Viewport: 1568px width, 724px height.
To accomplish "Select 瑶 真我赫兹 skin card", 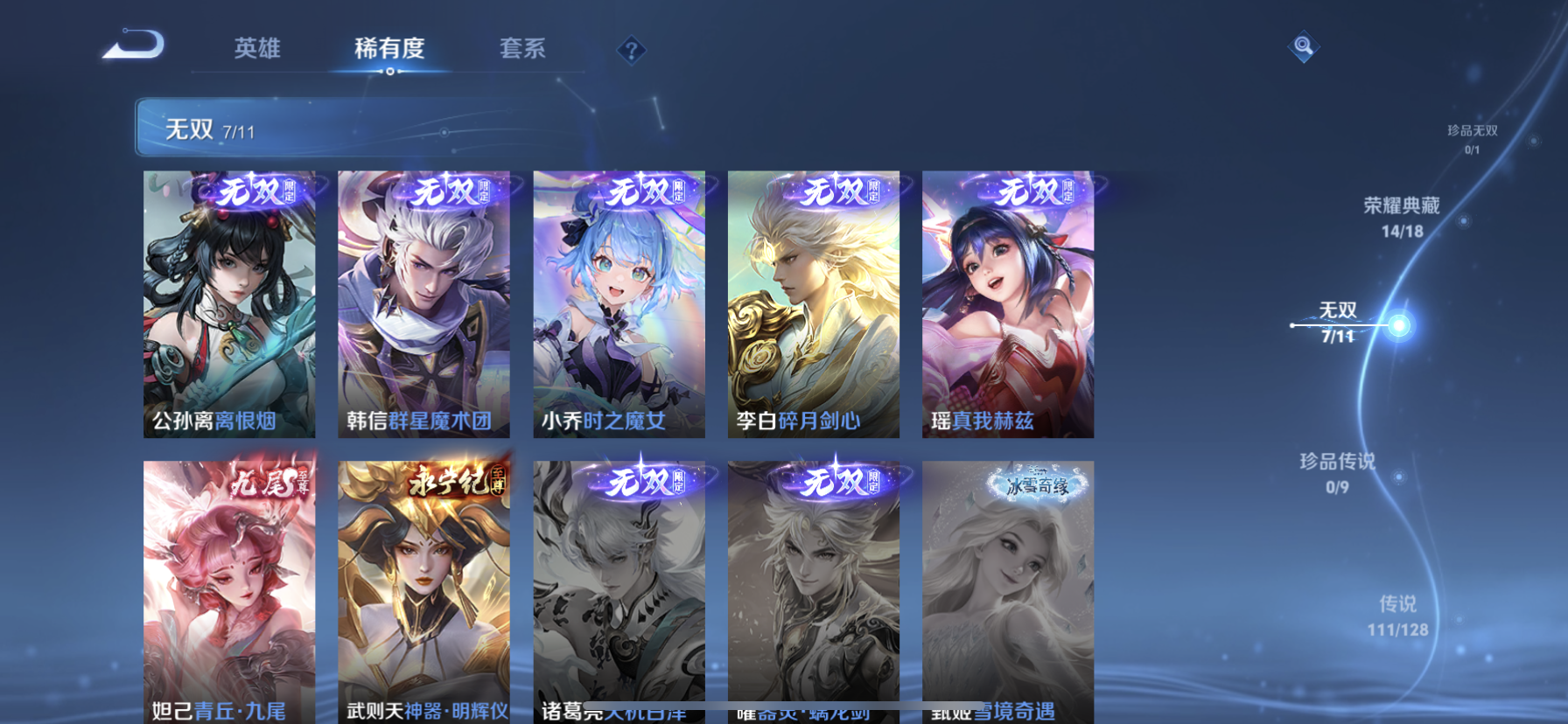I will 1007,304.
